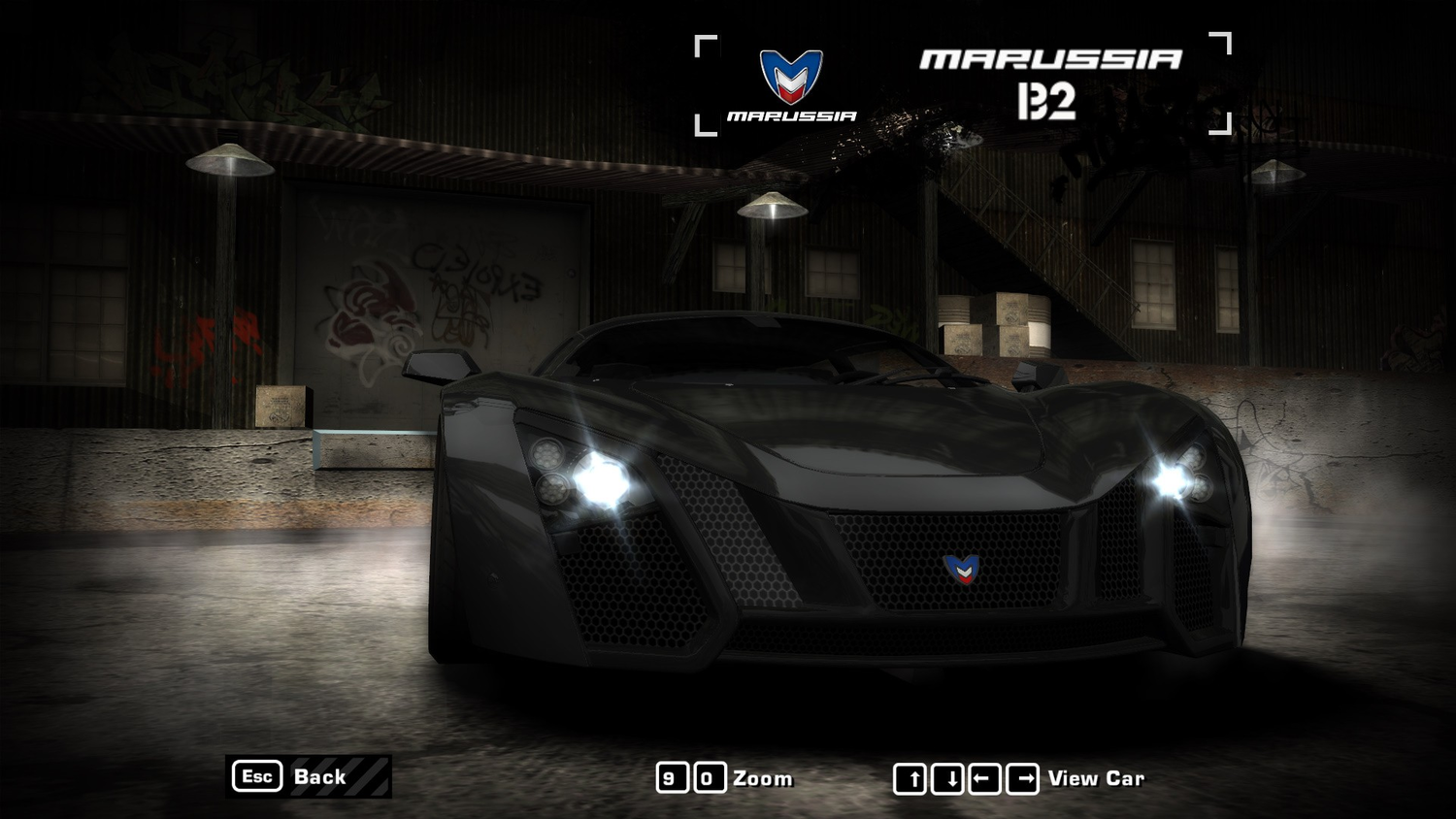This screenshot has height=819, width=1456.
Task: Click the Zoom label
Action: coord(763,777)
